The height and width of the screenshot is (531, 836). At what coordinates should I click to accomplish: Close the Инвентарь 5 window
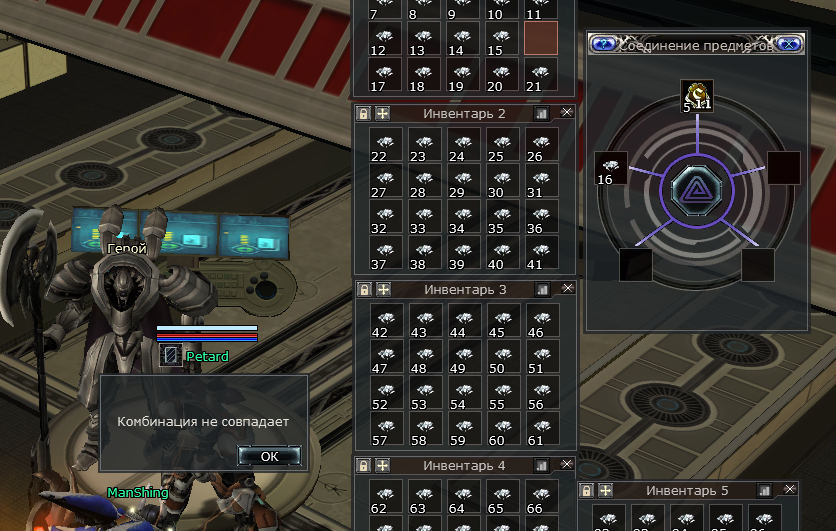789,490
